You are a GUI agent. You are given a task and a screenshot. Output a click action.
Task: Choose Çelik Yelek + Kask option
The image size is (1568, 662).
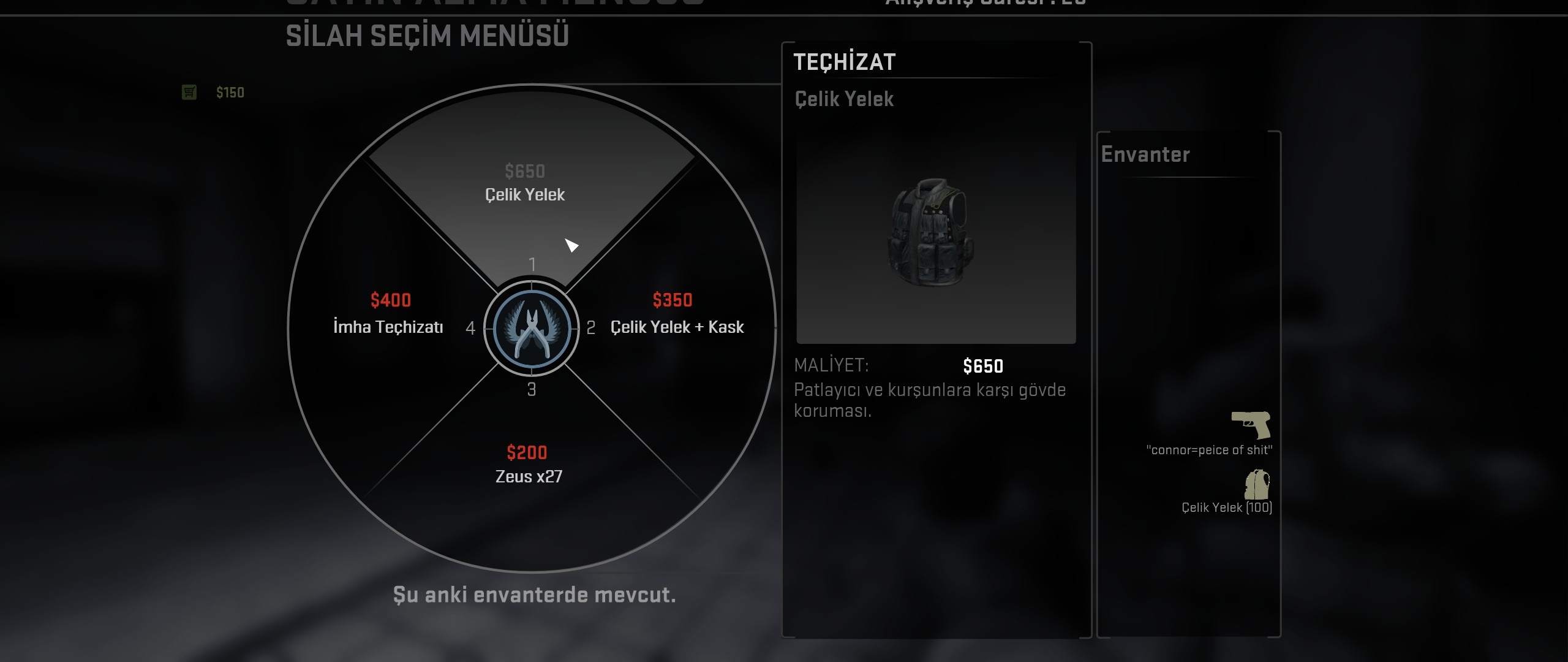pos(677,326)
